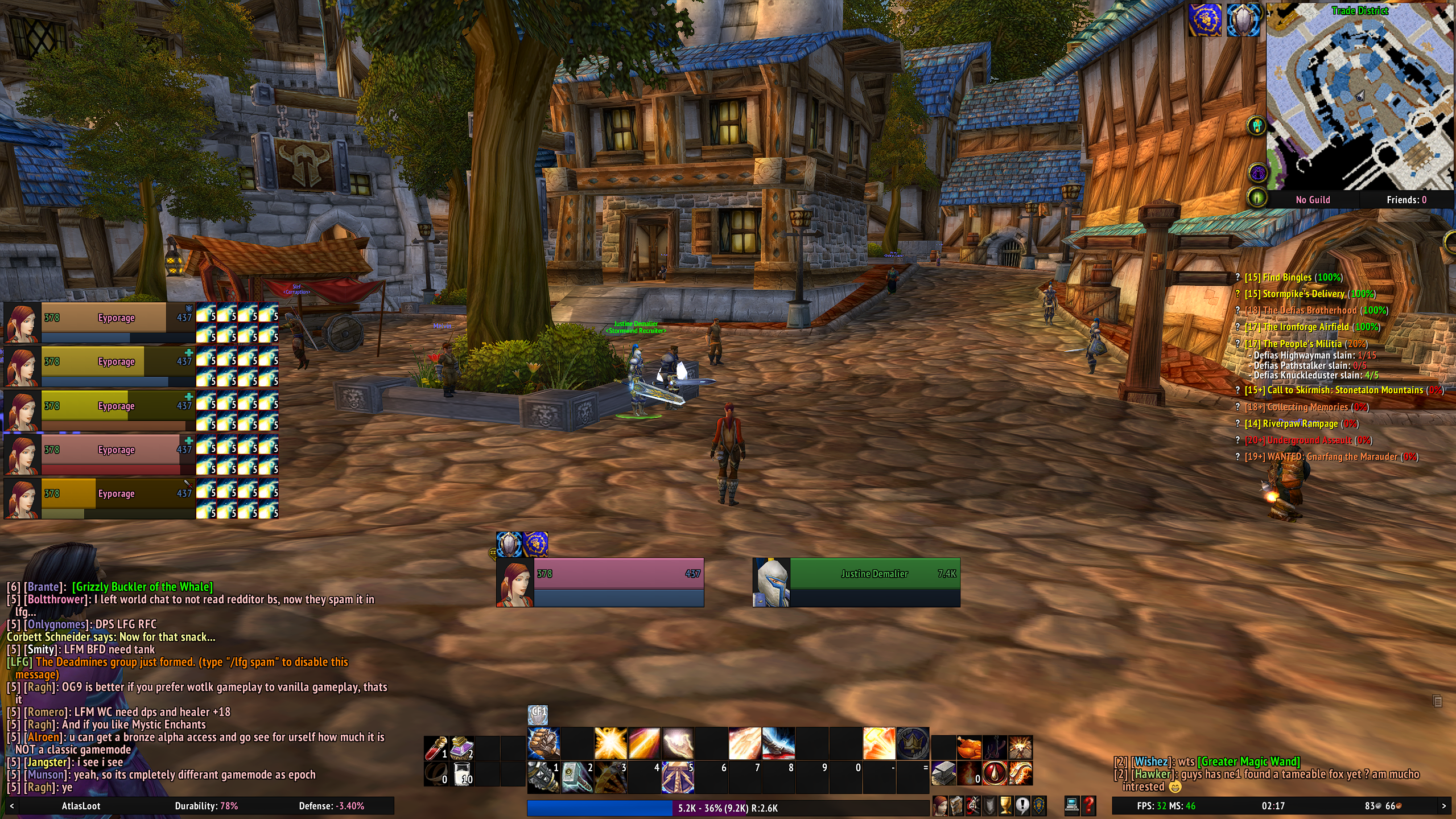
Task: Use the glass of milk item
Action: (x=463, y=774)
